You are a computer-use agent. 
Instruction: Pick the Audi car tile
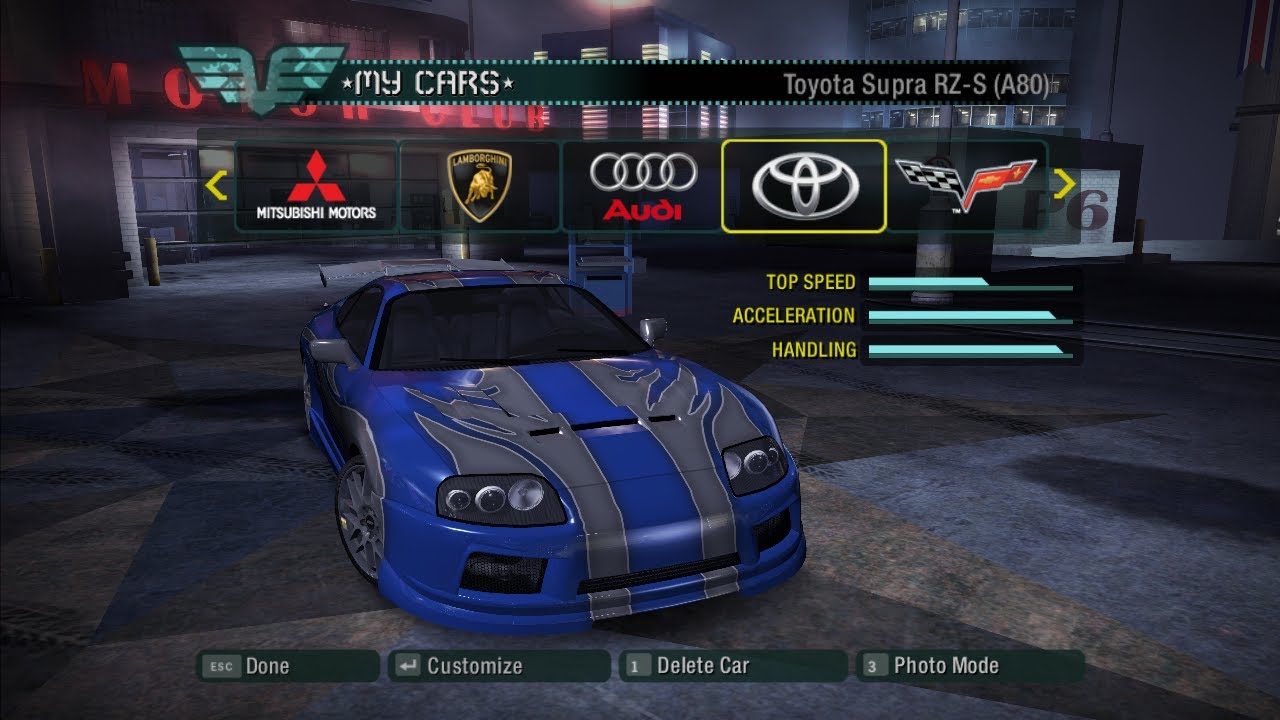[x=642, y=186]
